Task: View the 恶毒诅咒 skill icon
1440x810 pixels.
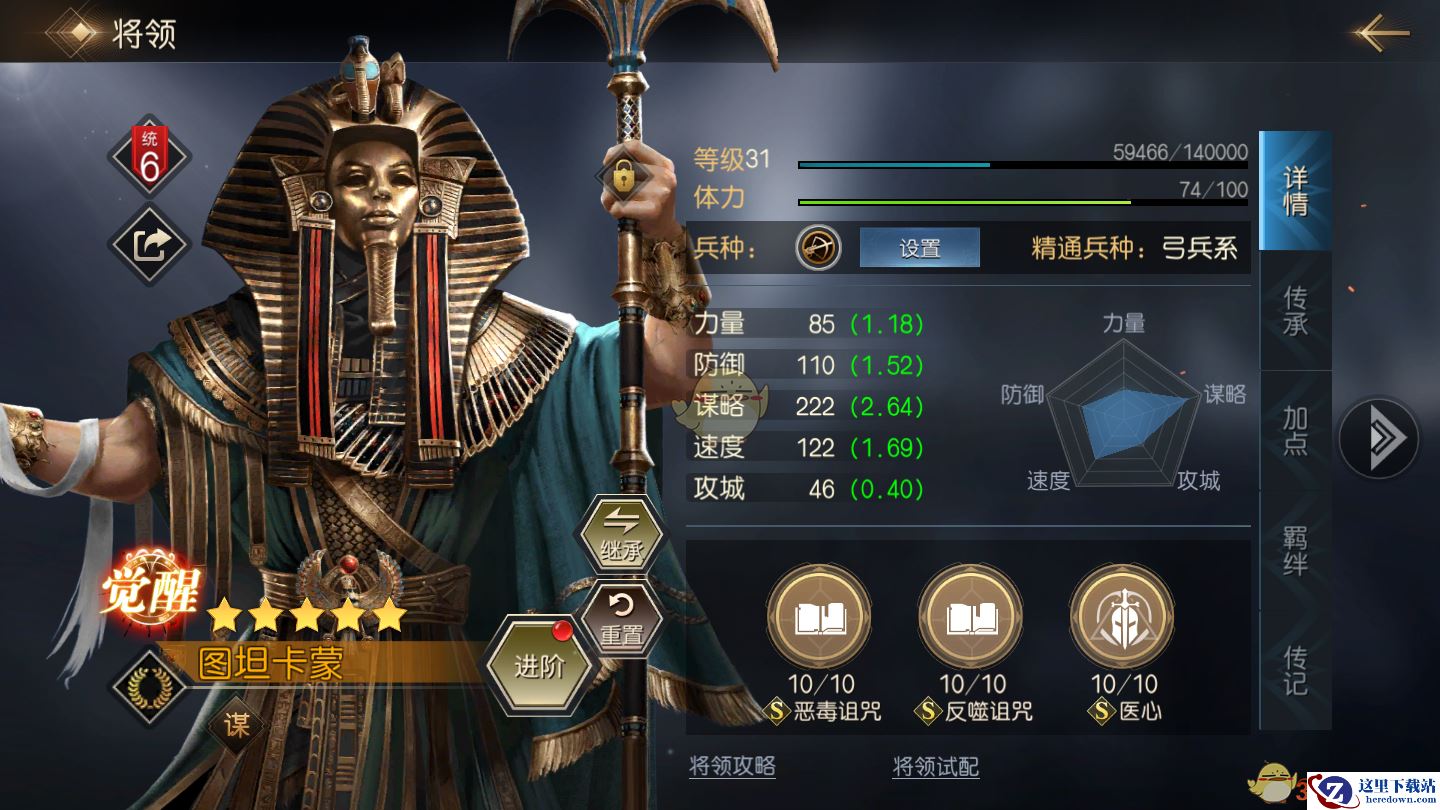Action: 819,616
